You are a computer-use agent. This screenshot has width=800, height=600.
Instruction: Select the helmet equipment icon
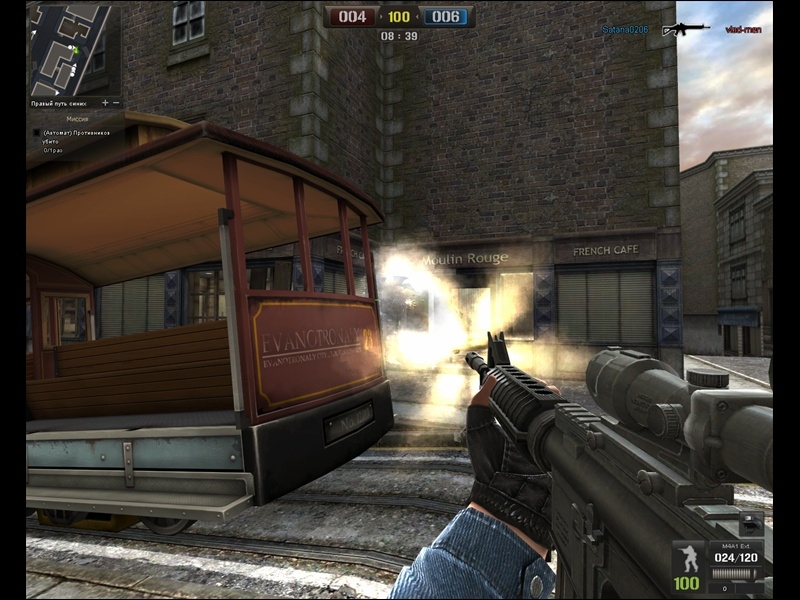(x=751, y=523)
